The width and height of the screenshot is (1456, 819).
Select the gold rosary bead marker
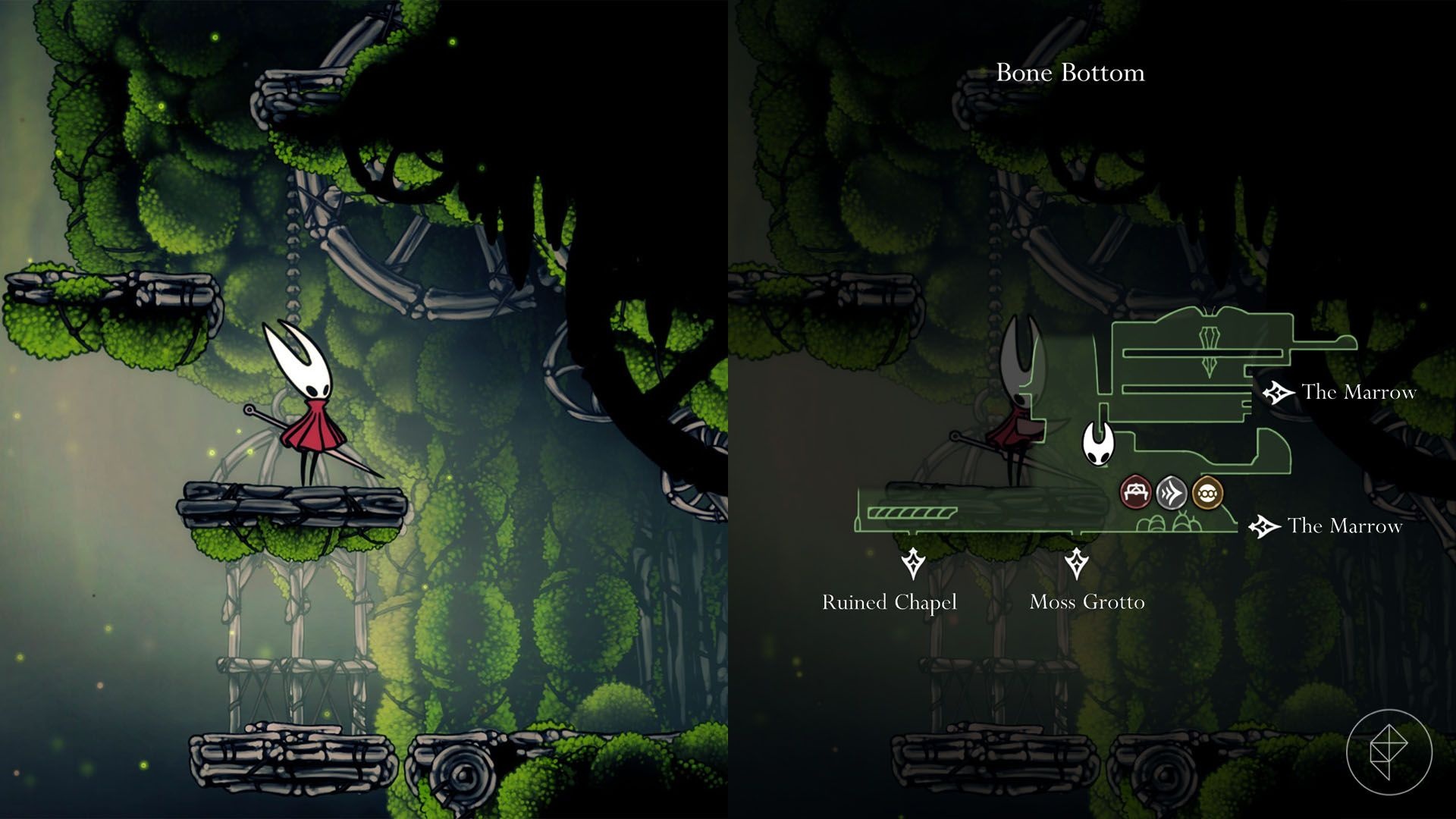pyautogui.click(x=1207, y=493)
